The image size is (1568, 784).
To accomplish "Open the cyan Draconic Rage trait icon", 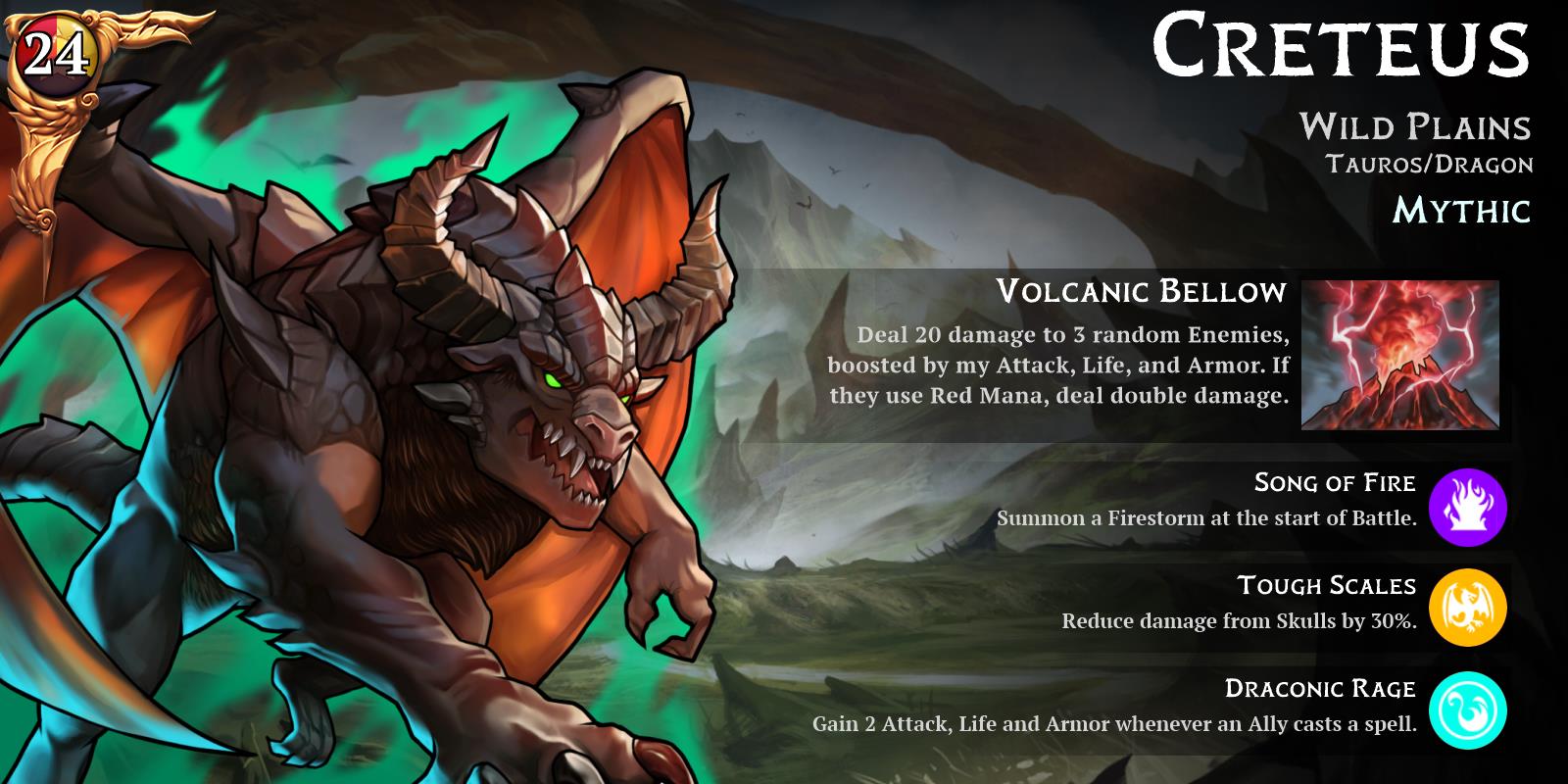I will (1467, 710).
